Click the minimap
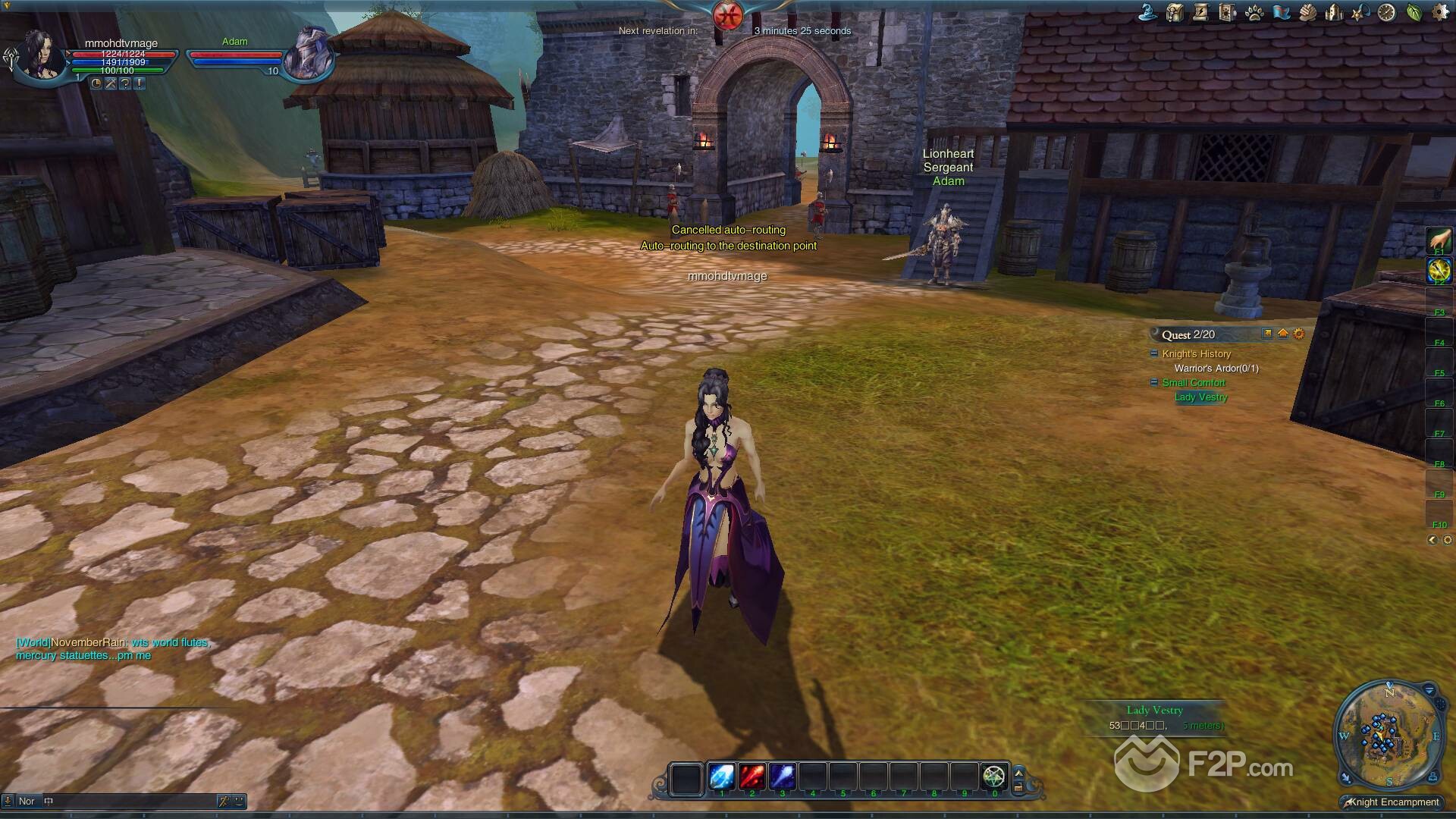This screenshot has height=819, width=1456. pyautogui.click(x=1386, y=736)
